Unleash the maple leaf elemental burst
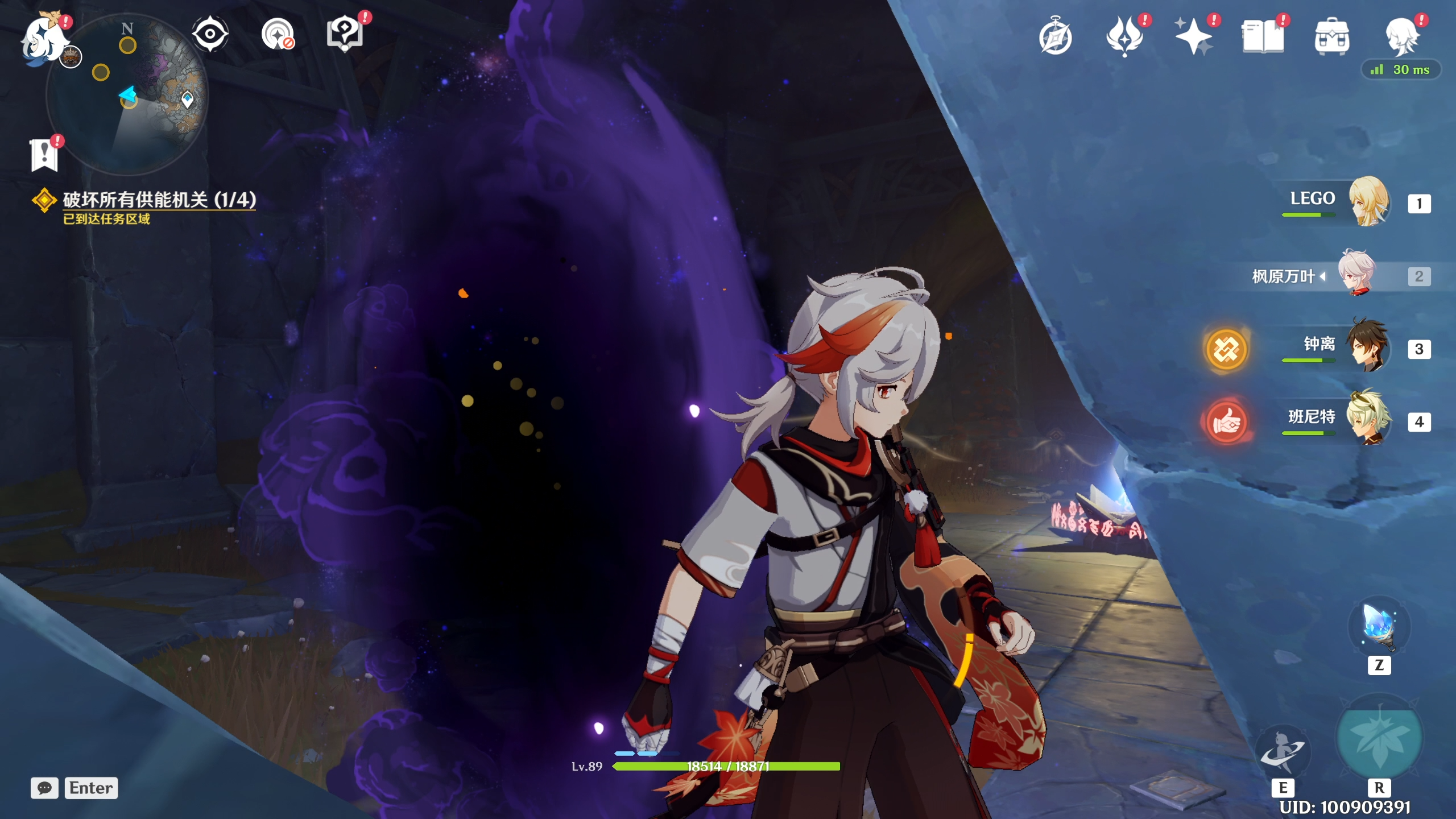 [1379, 739]
